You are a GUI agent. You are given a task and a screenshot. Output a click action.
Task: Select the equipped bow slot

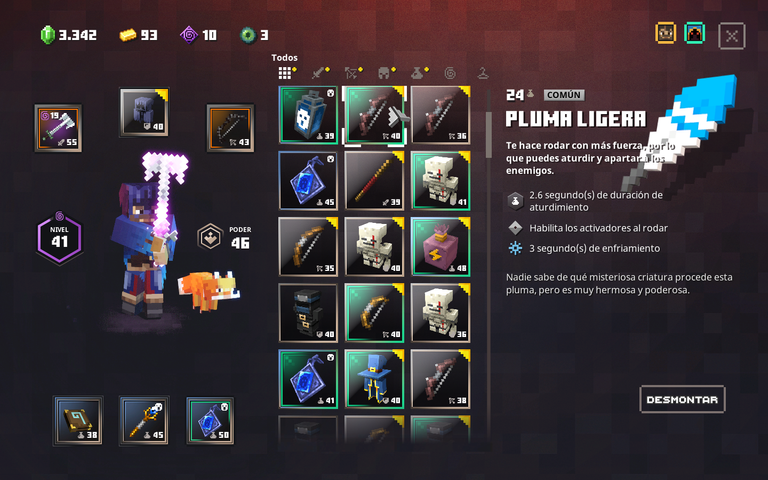click(230, 128)
